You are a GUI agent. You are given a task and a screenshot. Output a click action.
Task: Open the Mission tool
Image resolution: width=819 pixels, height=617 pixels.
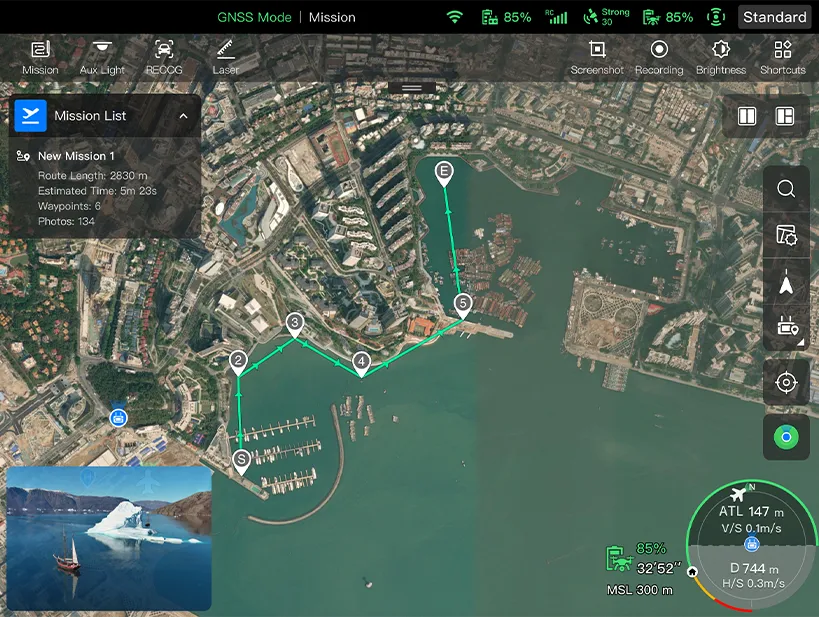point(40,57)
